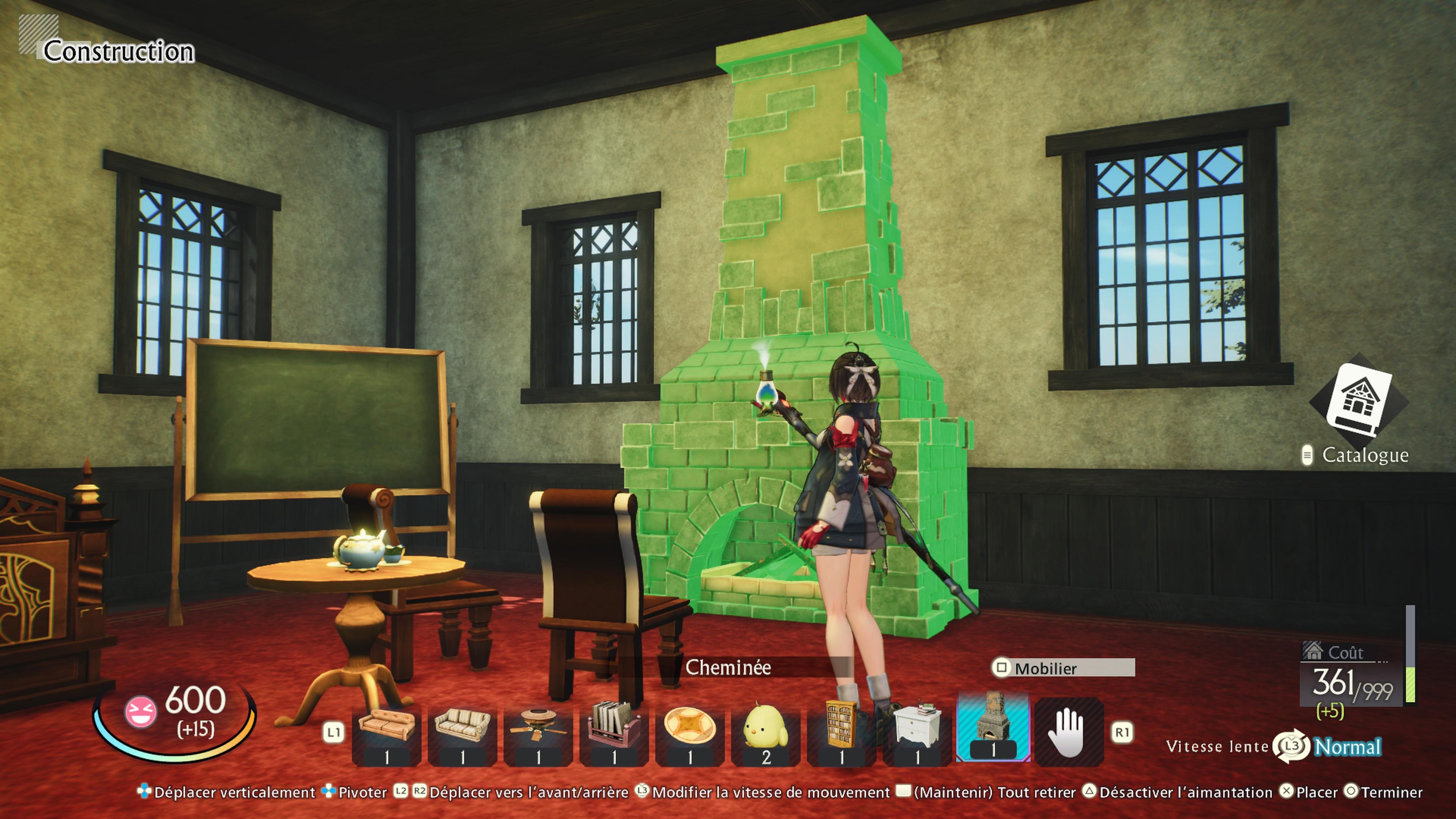Choose the striped beige sofa slot
This screenshot has height=819, width=1456.
click(462, 733)
